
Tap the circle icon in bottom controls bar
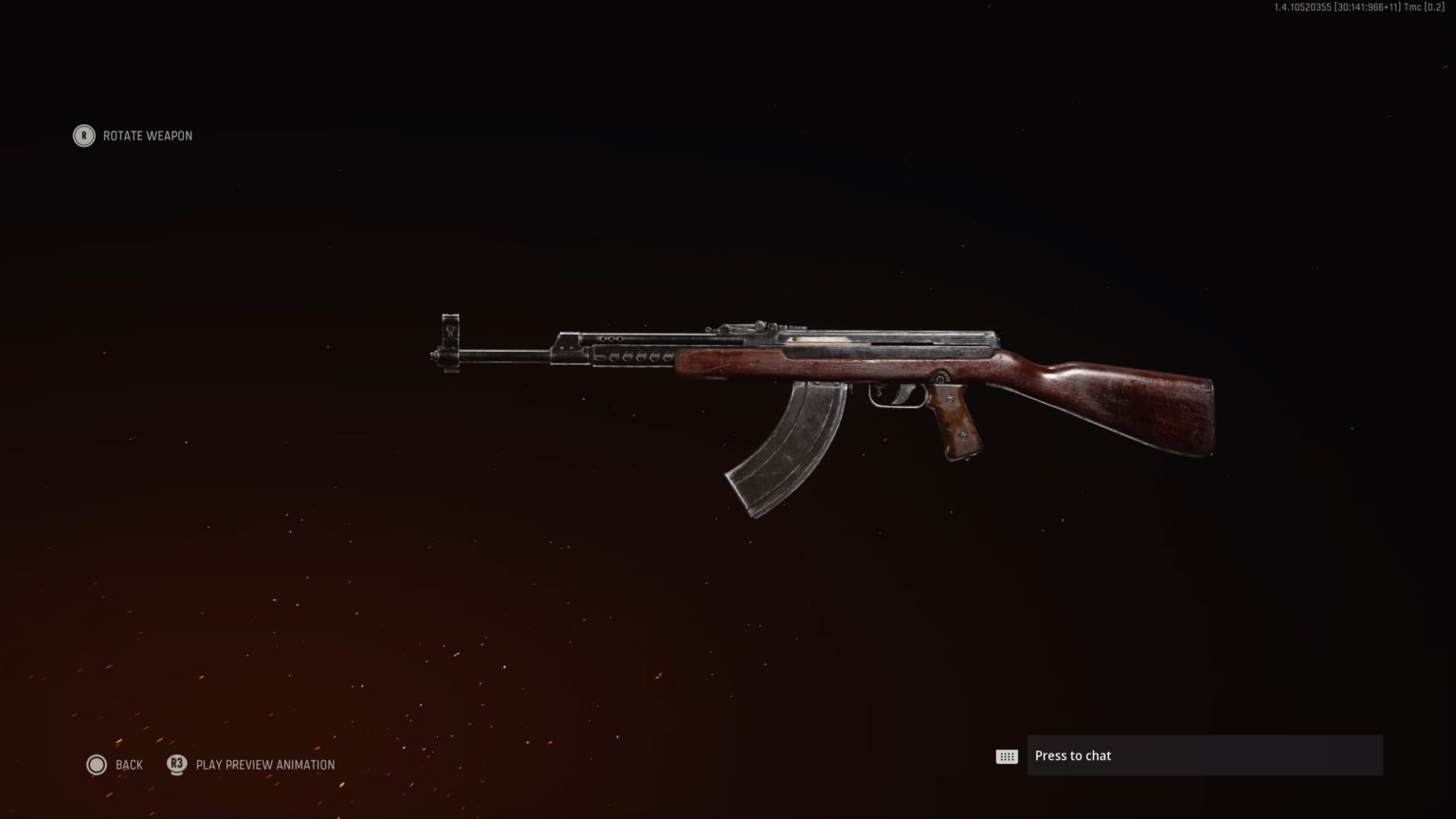[98, 764]
